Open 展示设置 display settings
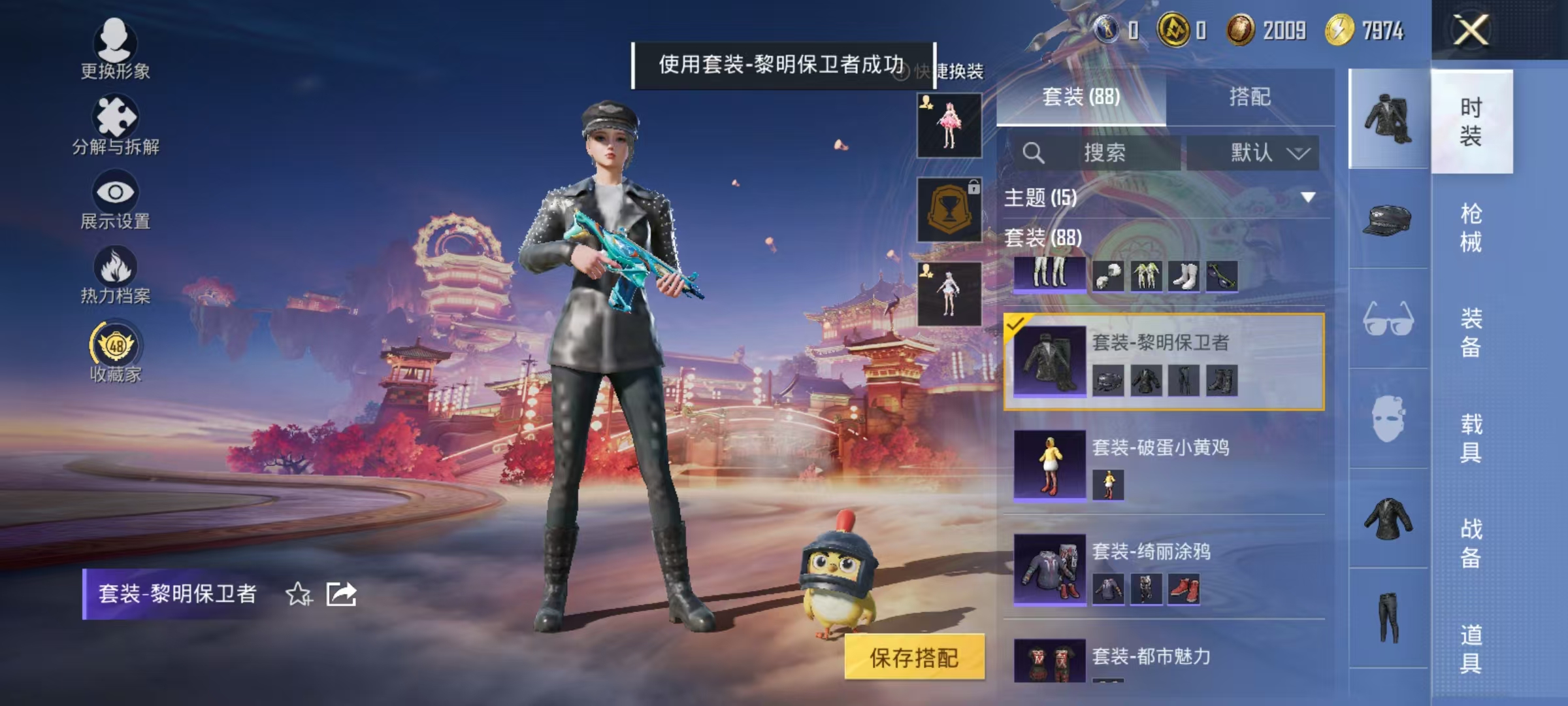The image size is (1568, 706). [x=114, y=196]
